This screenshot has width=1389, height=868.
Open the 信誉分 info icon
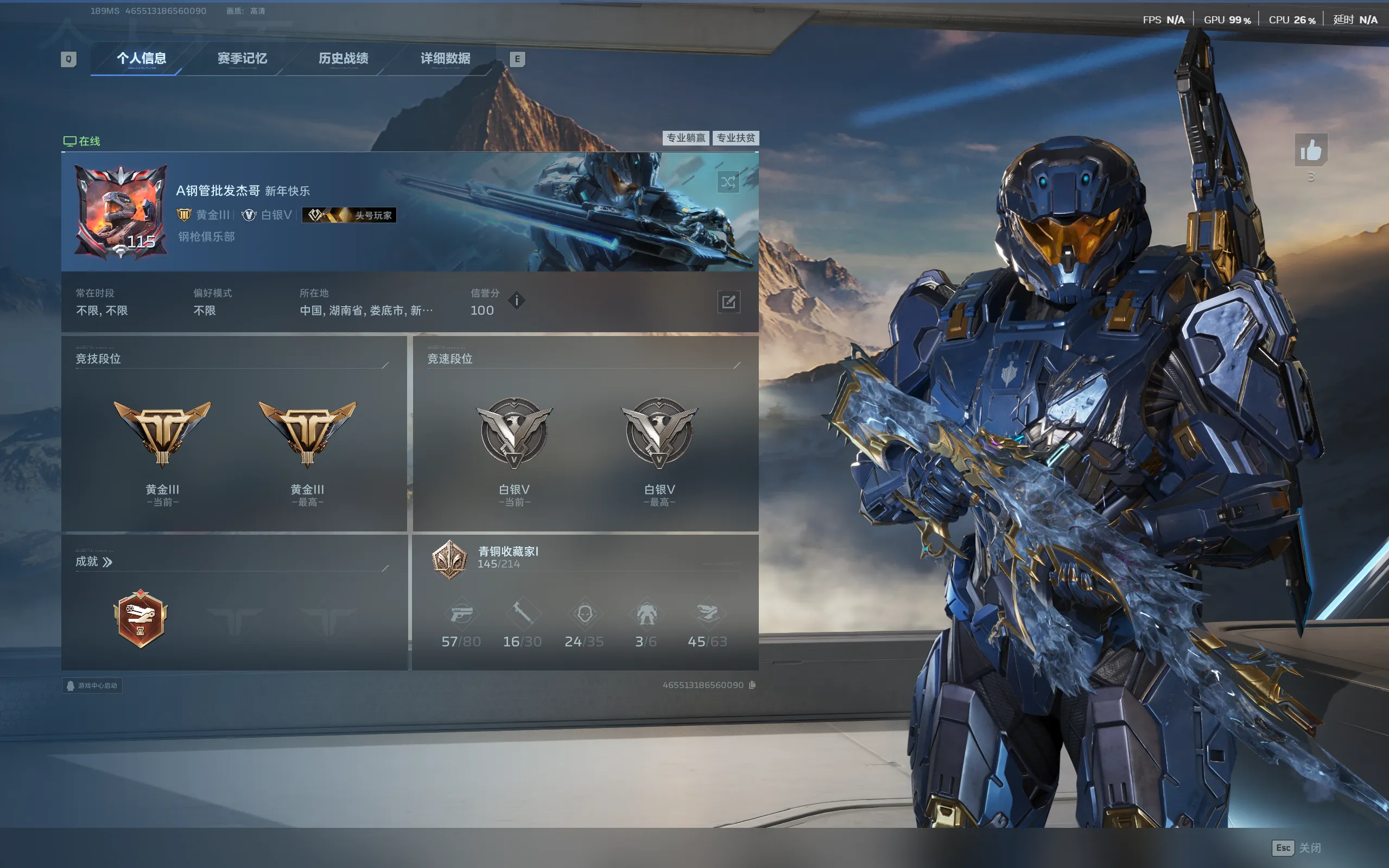517,300
